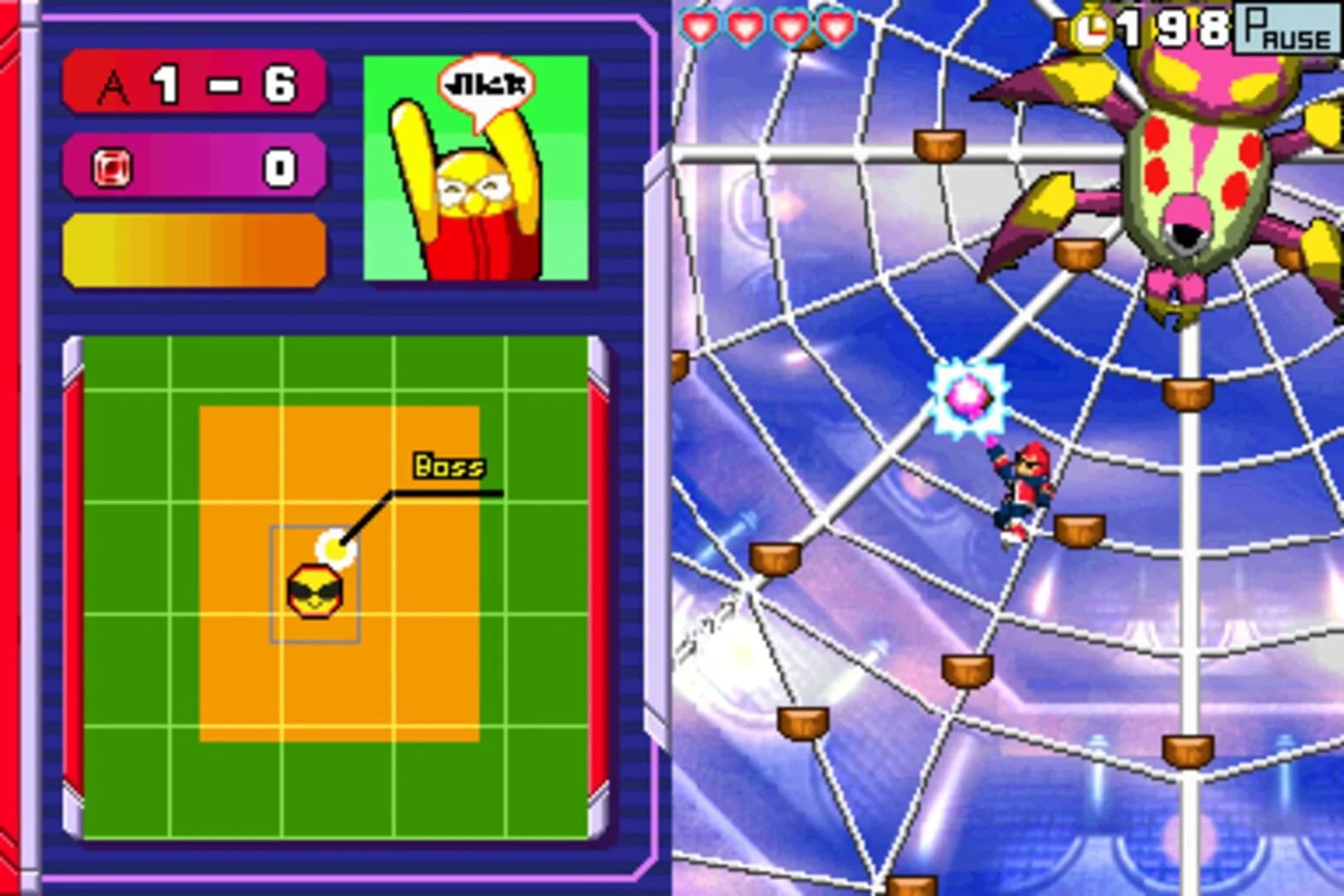Select the first heart in the health meter
1344x896 pixels.
tap(699, 27)
